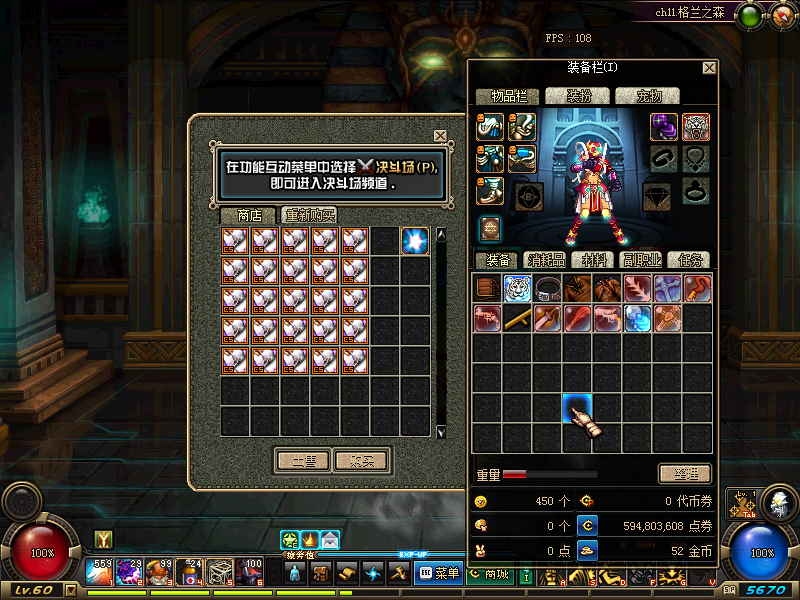Select the glowing blue orb shop item
800x600 pixels.
tap(415, 241)
